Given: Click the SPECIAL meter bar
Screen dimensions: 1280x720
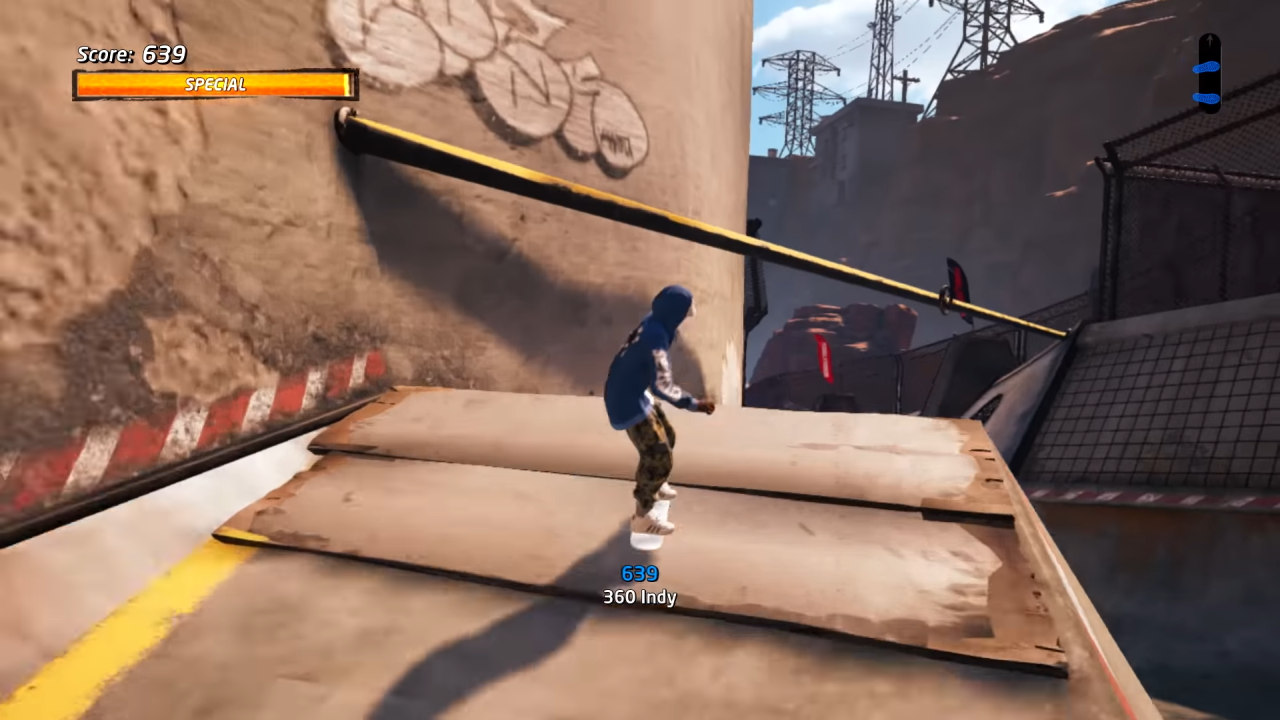Looking at the screenshot, I should (x=212, y=85).
